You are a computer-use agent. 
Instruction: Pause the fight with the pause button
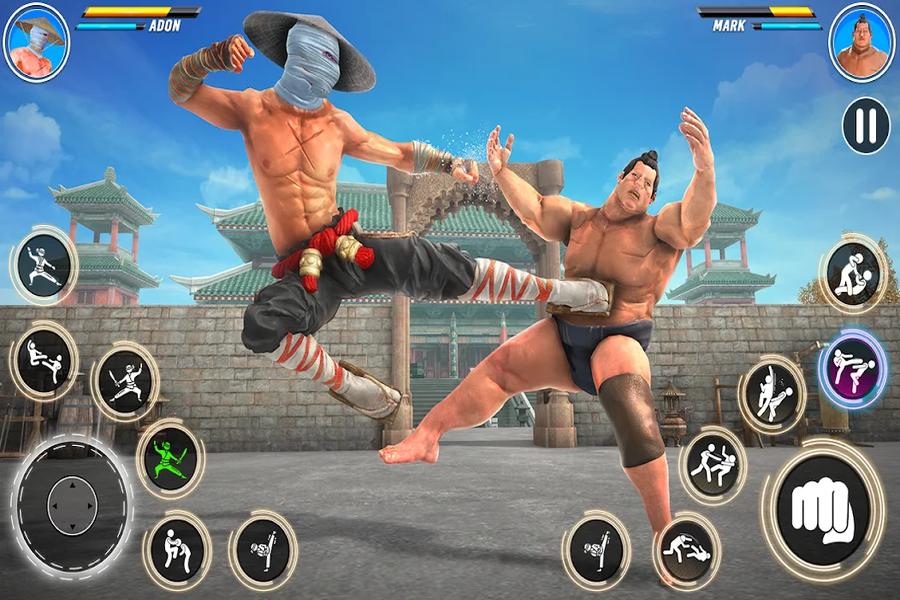point(866,125)
